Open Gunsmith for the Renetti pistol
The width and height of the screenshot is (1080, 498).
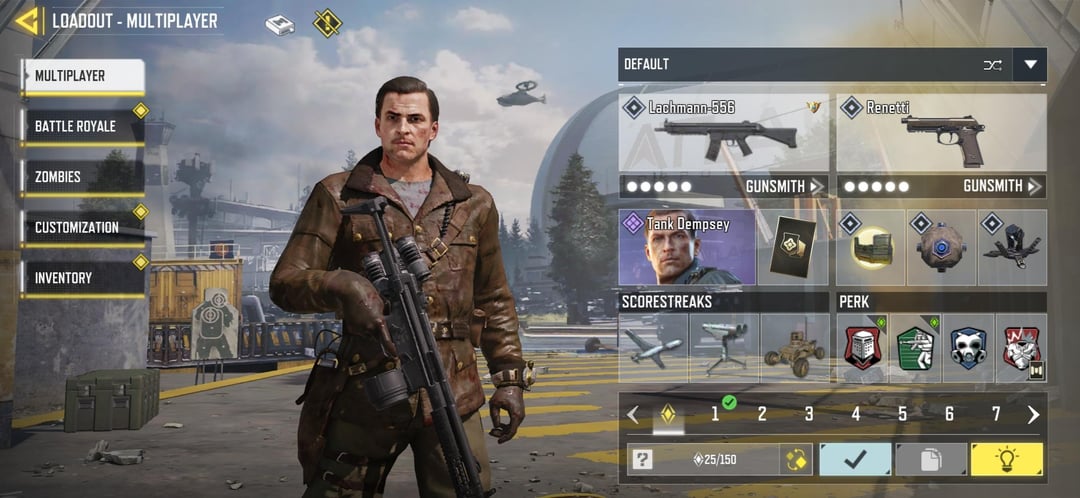1002,186
